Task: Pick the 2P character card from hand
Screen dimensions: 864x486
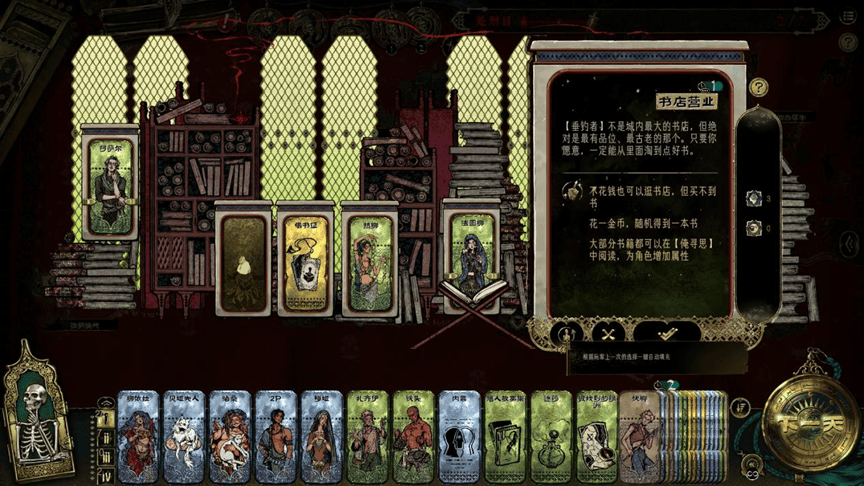Action: [276, 437]
